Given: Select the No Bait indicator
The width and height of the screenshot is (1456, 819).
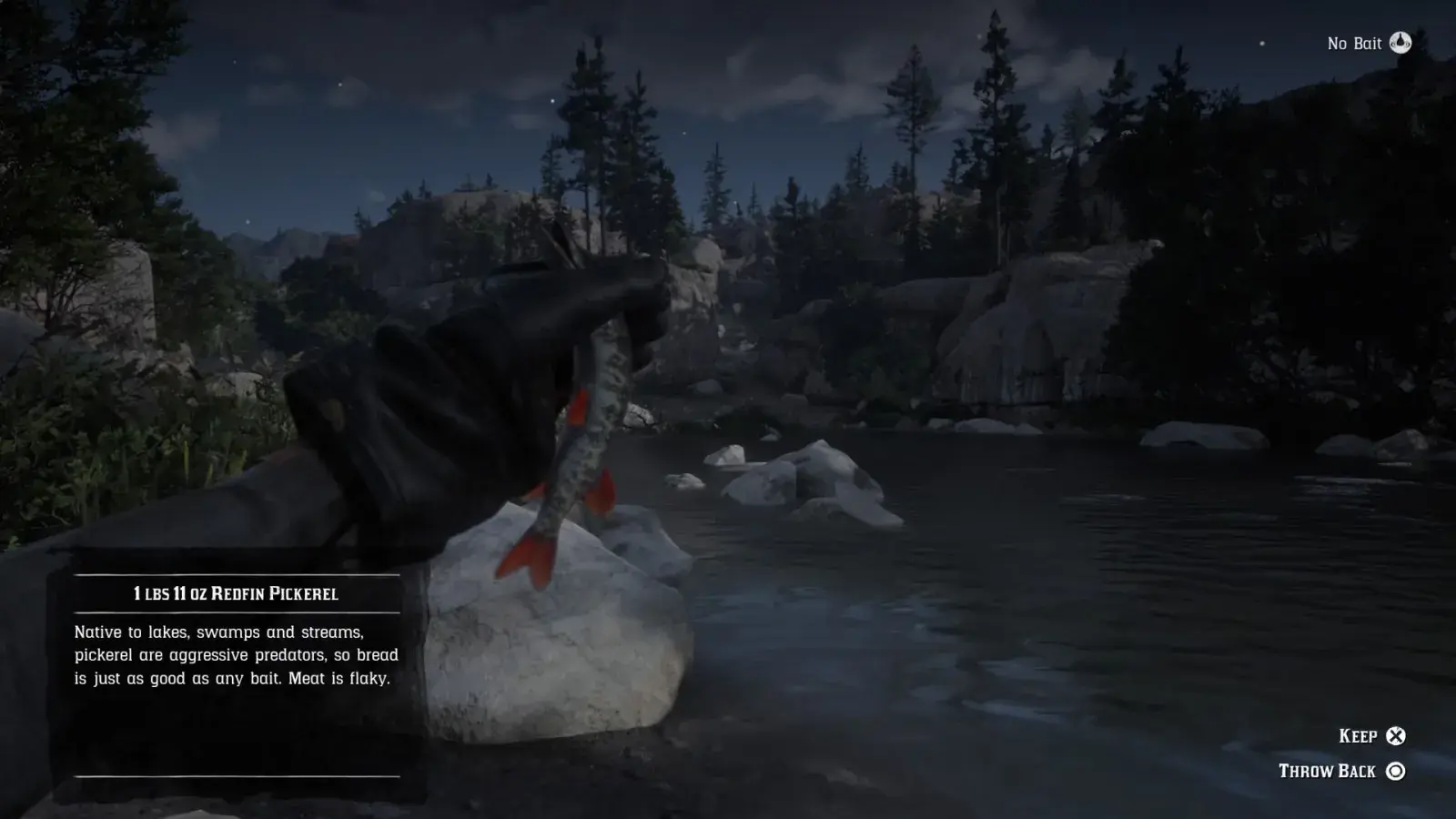Looking at the screenshot, I should (1369, 43).
